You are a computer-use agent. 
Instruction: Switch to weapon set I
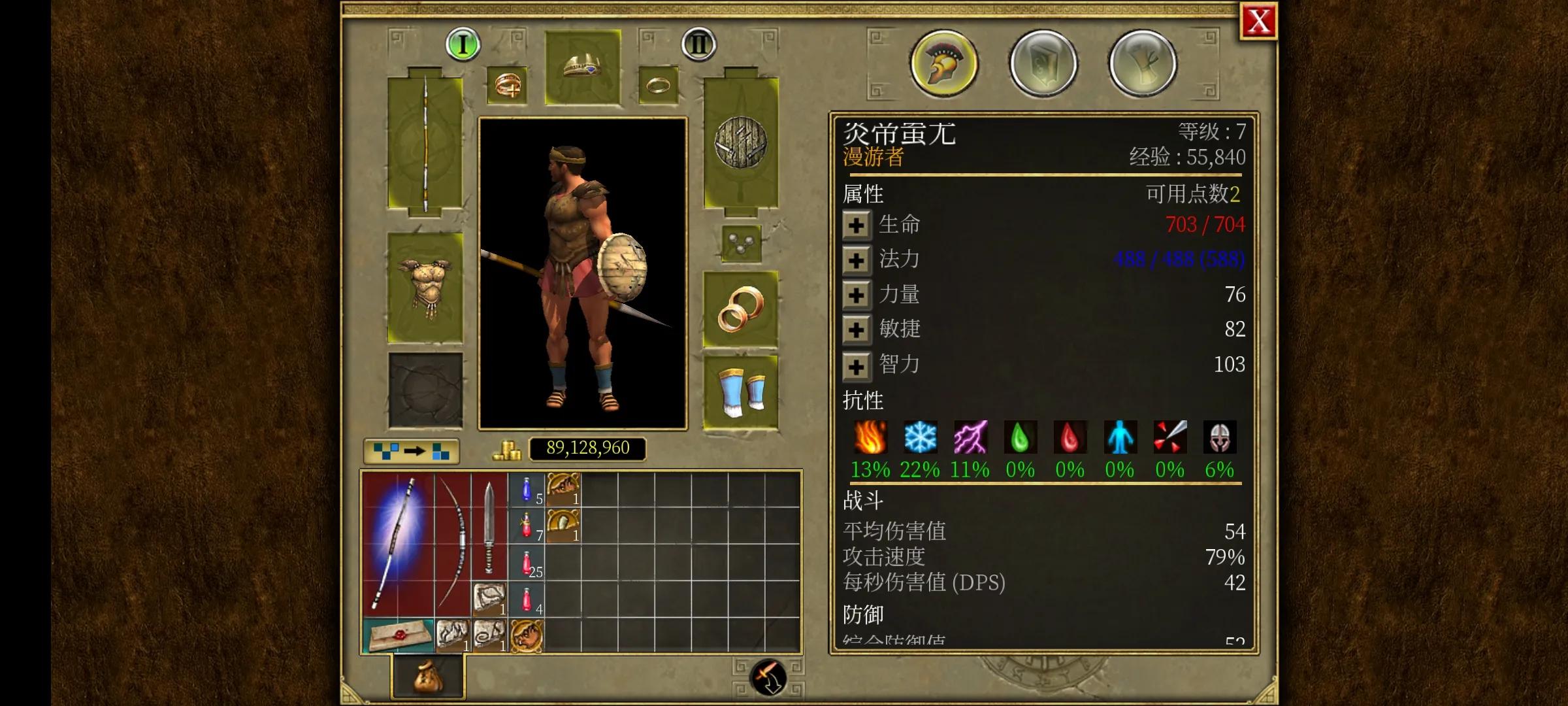pos(463,44)
